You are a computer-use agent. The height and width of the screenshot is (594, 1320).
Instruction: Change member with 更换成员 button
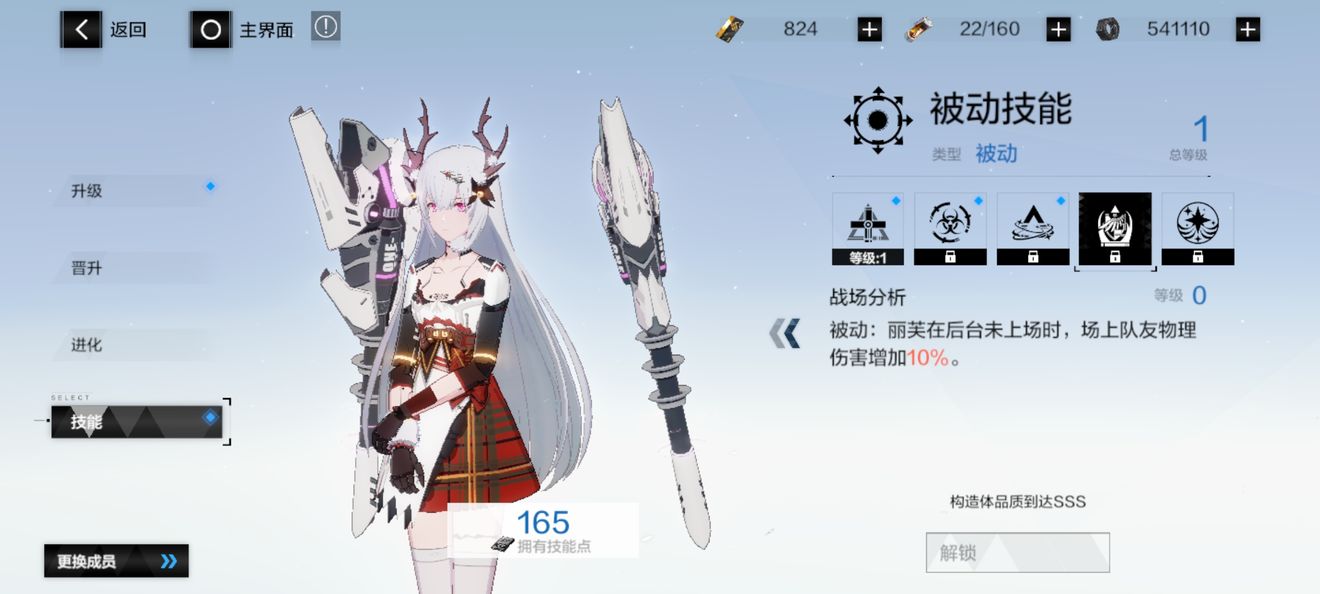pyautogui.click(x=116, y=561)
